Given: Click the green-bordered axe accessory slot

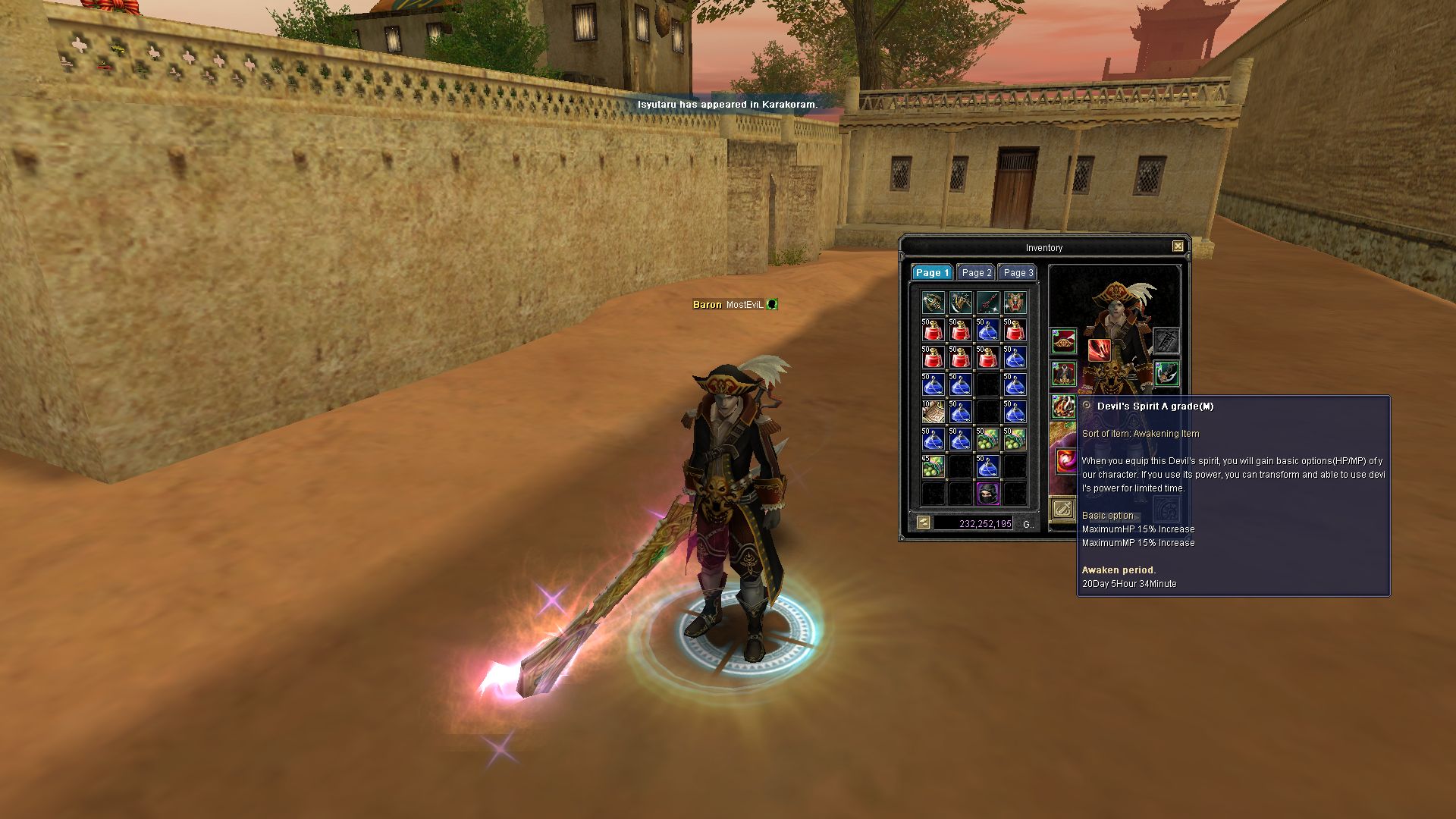Looking at the screenshot, I should [x=1166, y=374].
